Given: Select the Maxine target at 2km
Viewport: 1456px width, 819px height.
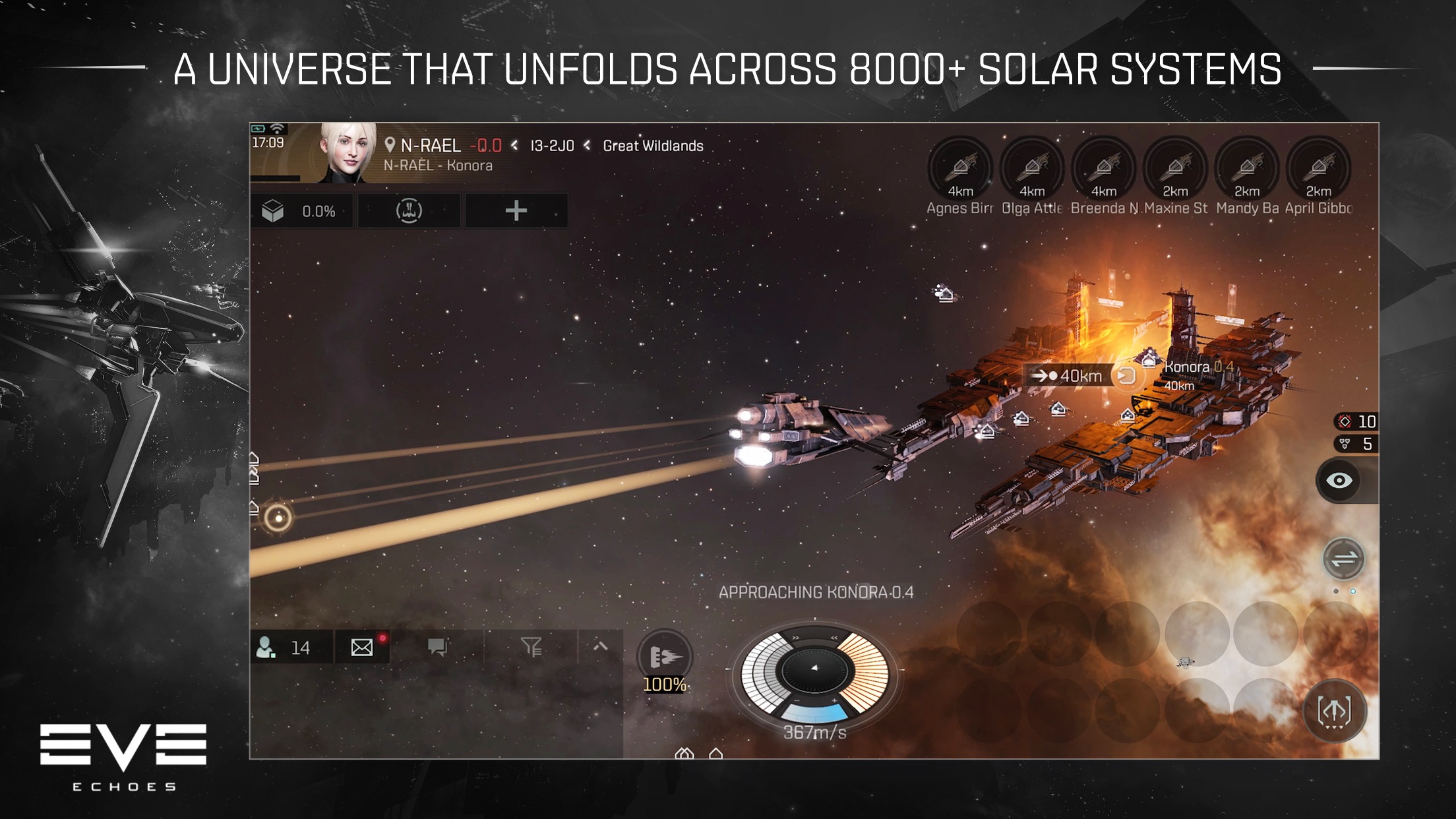Looking at the screenshot, I should pyautogui.click(x=1175, y=168).
